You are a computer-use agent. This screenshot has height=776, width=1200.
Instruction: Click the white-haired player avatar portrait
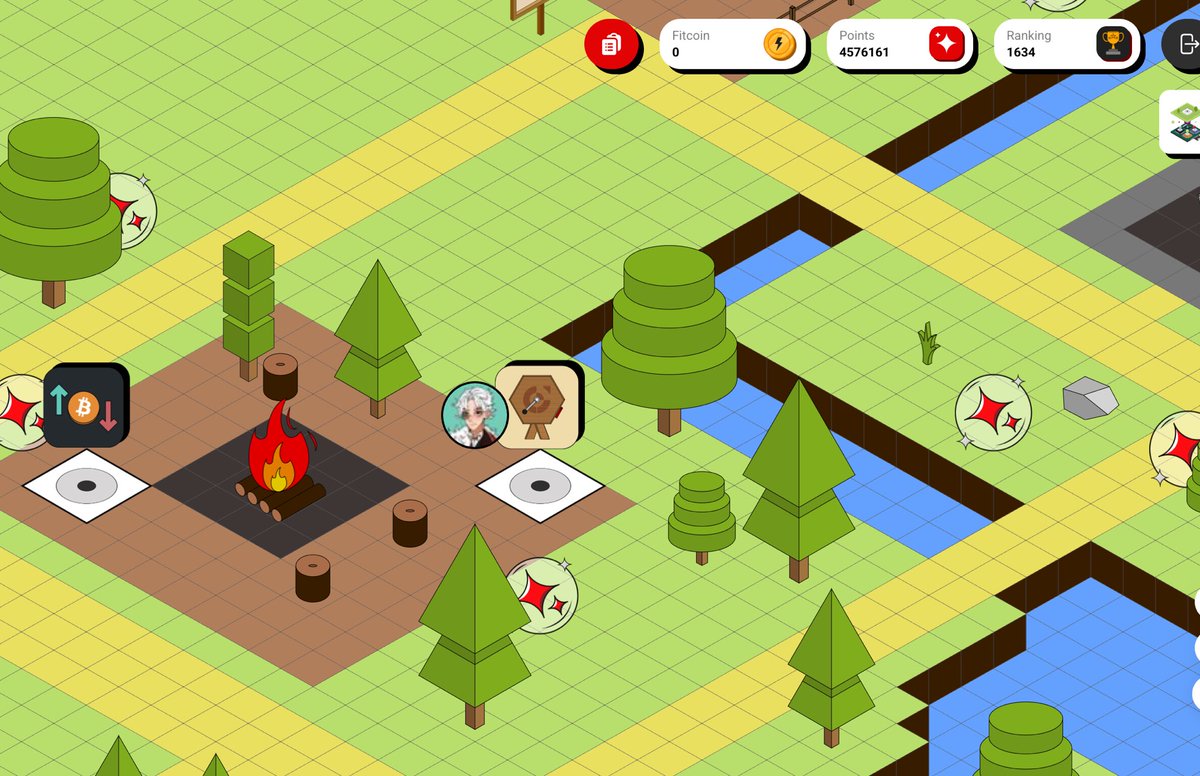(474, 414)
